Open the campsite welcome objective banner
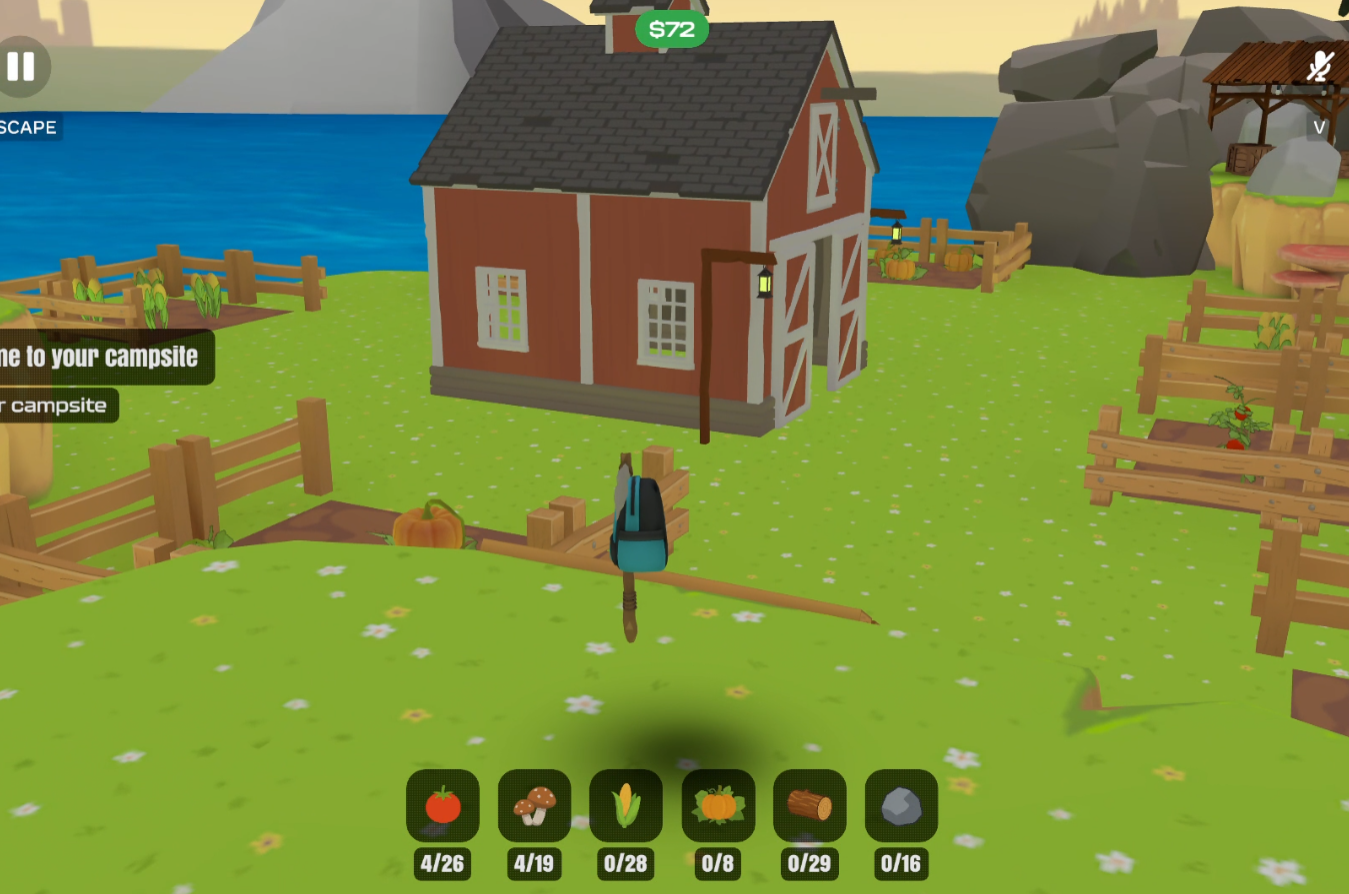This screenshot has width=1349, height=894. (100, 357)
